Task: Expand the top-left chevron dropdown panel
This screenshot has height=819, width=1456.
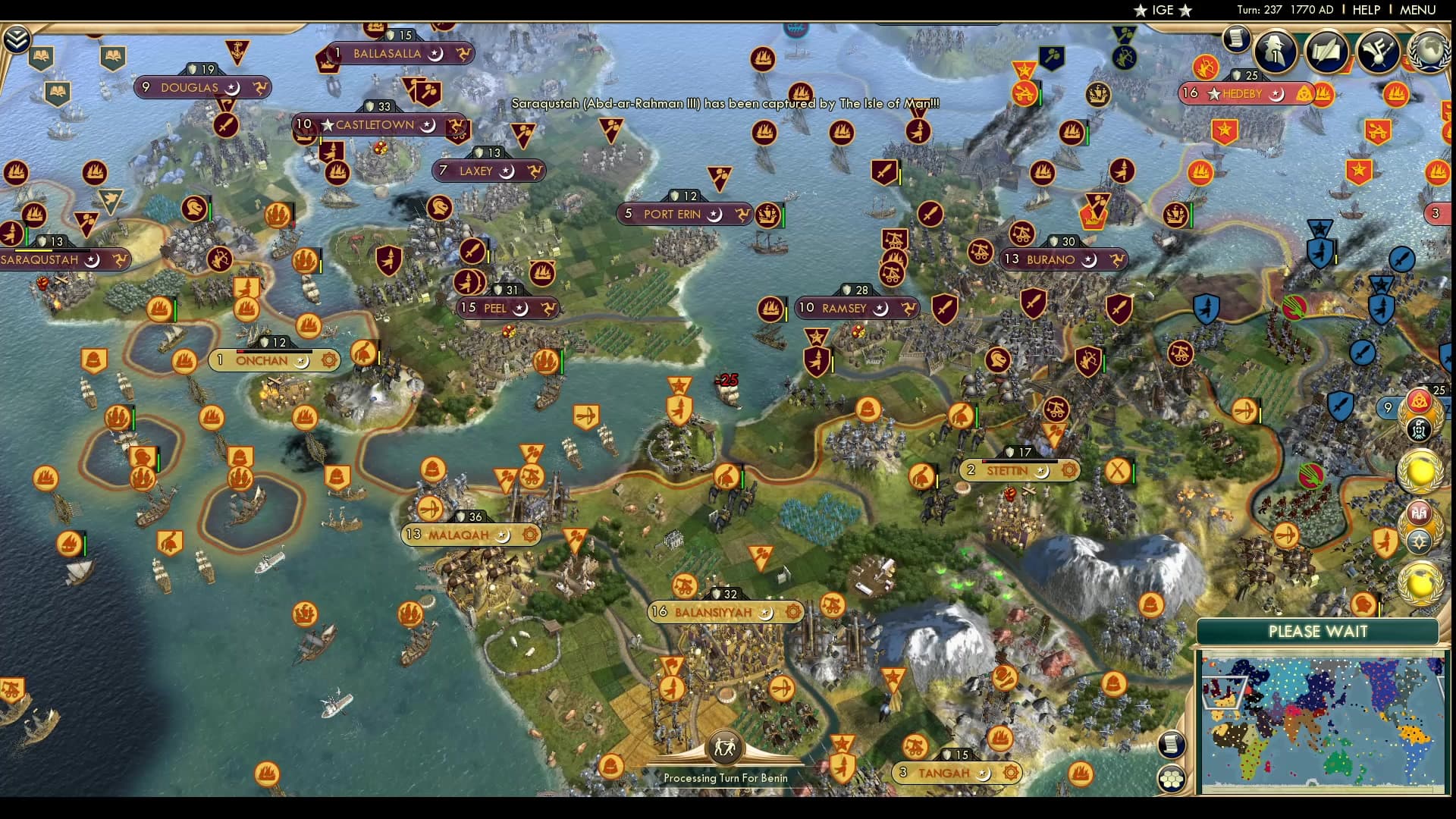Action: click(x=17, y=39)
